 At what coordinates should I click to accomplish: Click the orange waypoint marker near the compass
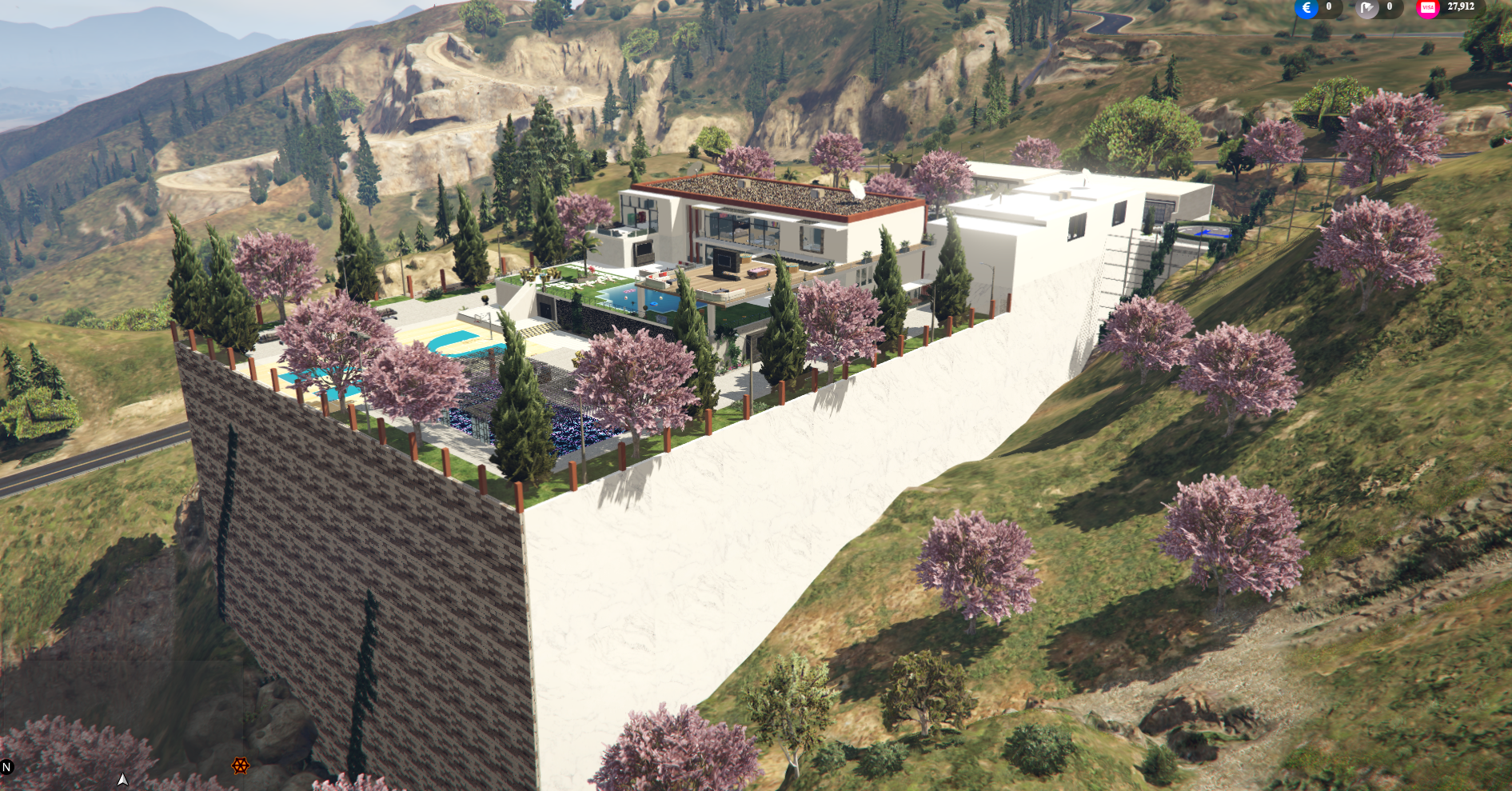tap(241, 765)
